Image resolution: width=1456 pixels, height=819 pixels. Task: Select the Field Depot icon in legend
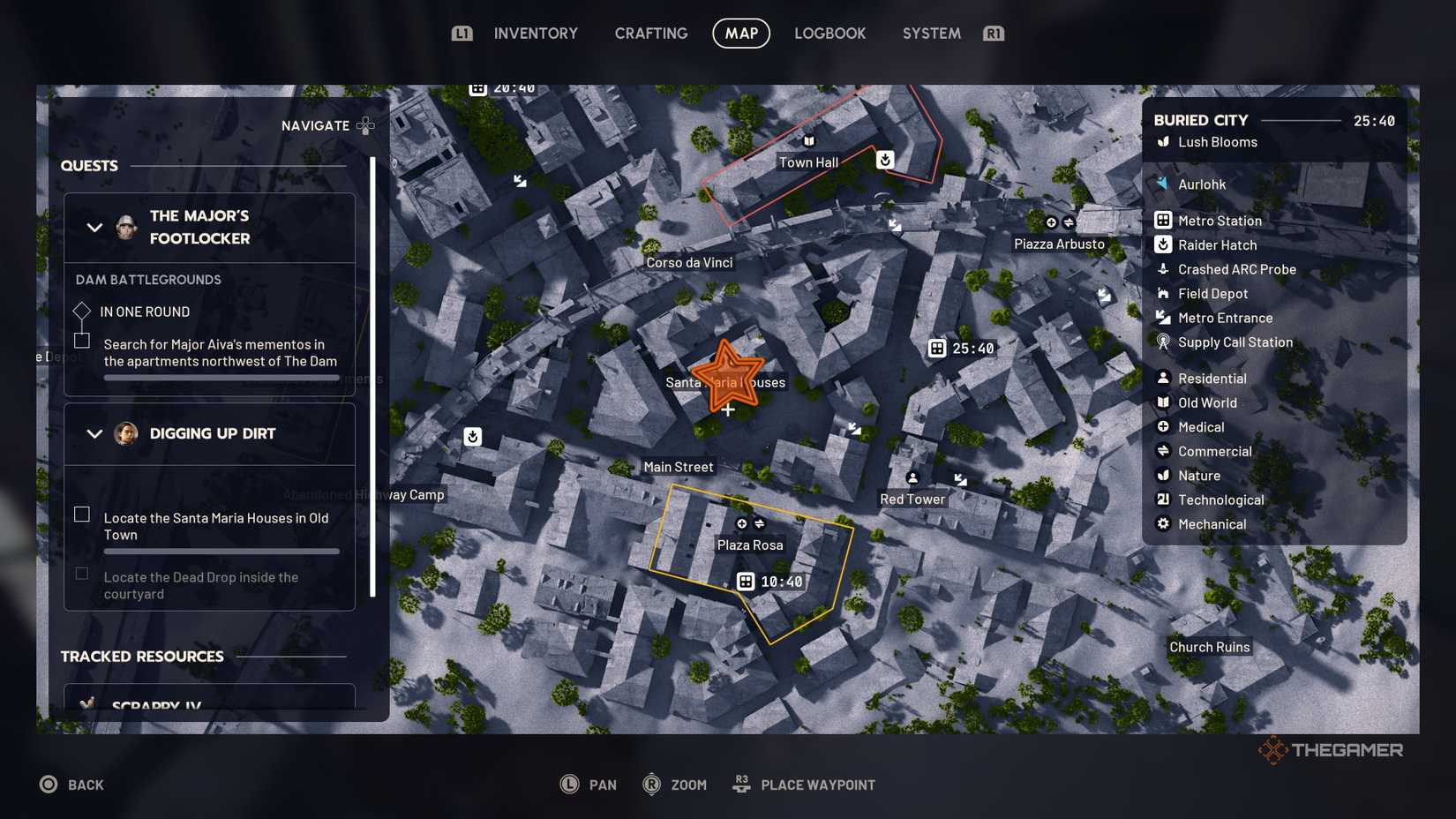point(1164,293)
